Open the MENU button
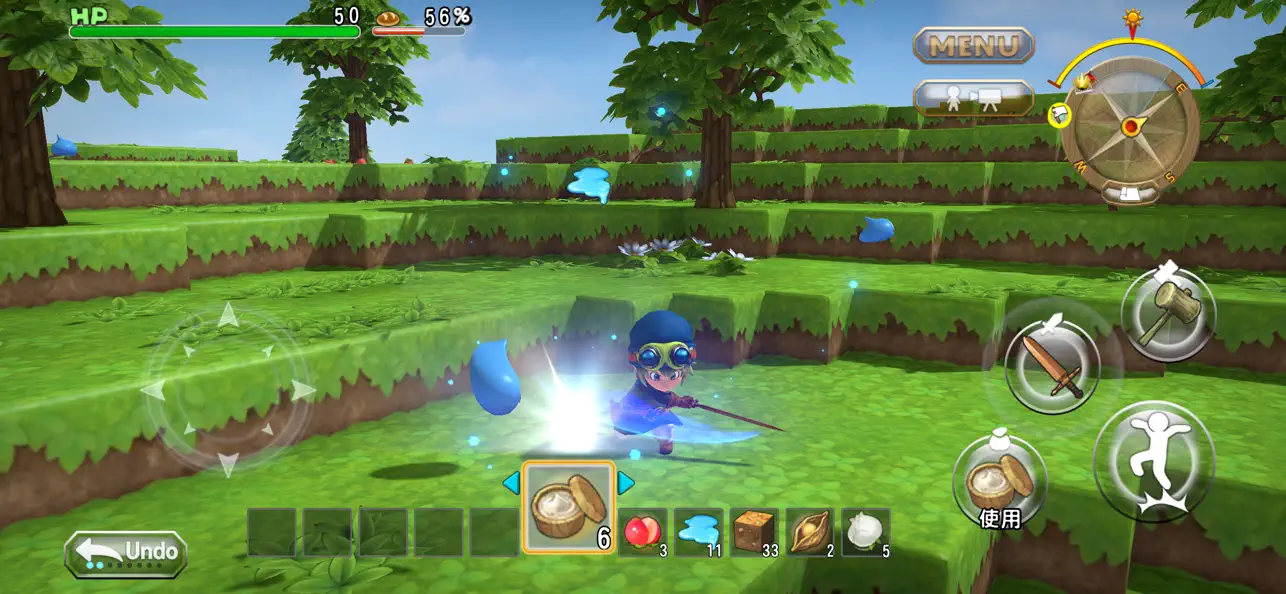 (x=973, y=45)
